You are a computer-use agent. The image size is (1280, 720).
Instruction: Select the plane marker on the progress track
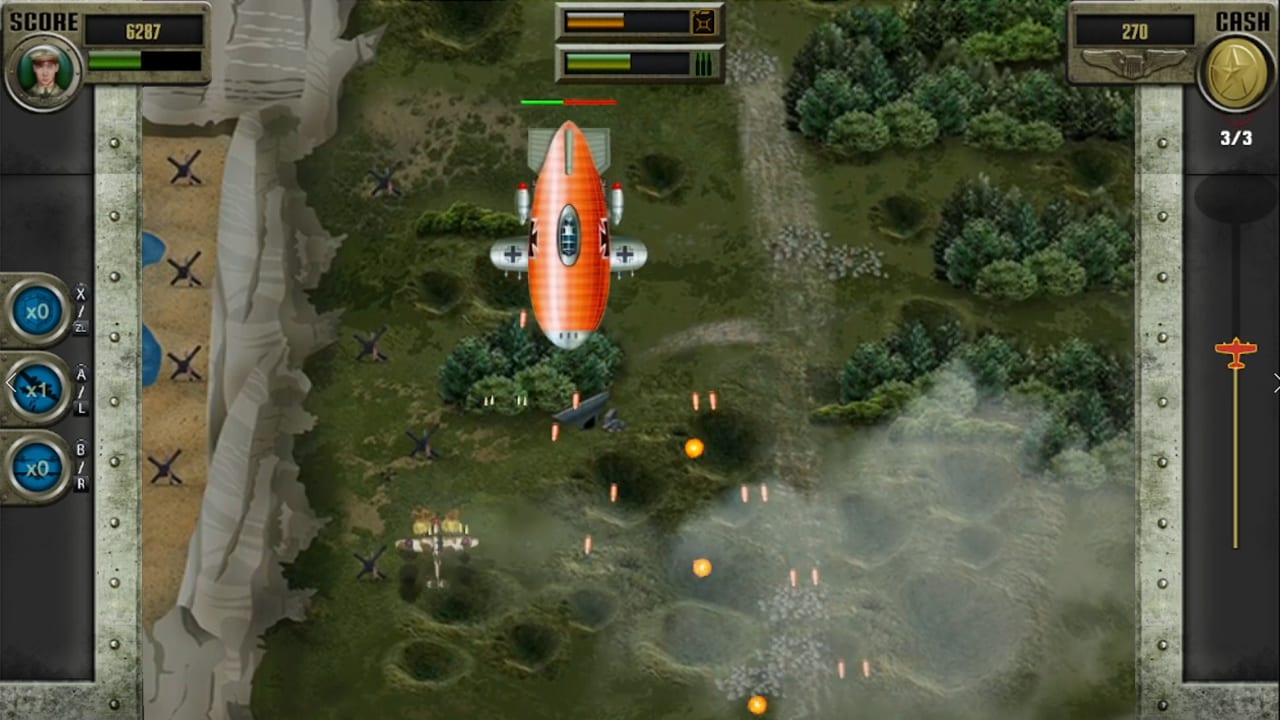click(1236, 352)
